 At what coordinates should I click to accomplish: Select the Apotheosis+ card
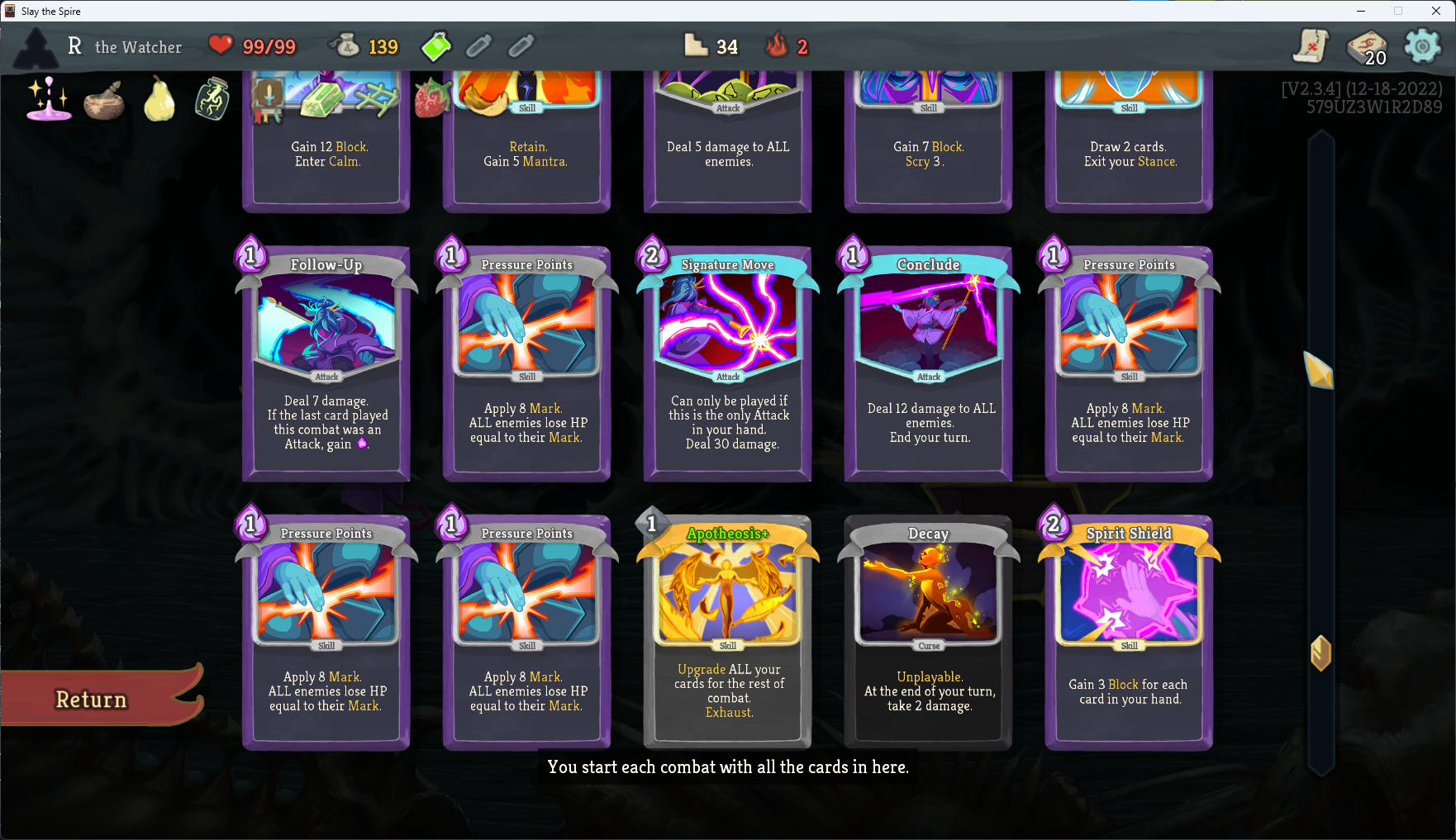(x=726, y=632)
